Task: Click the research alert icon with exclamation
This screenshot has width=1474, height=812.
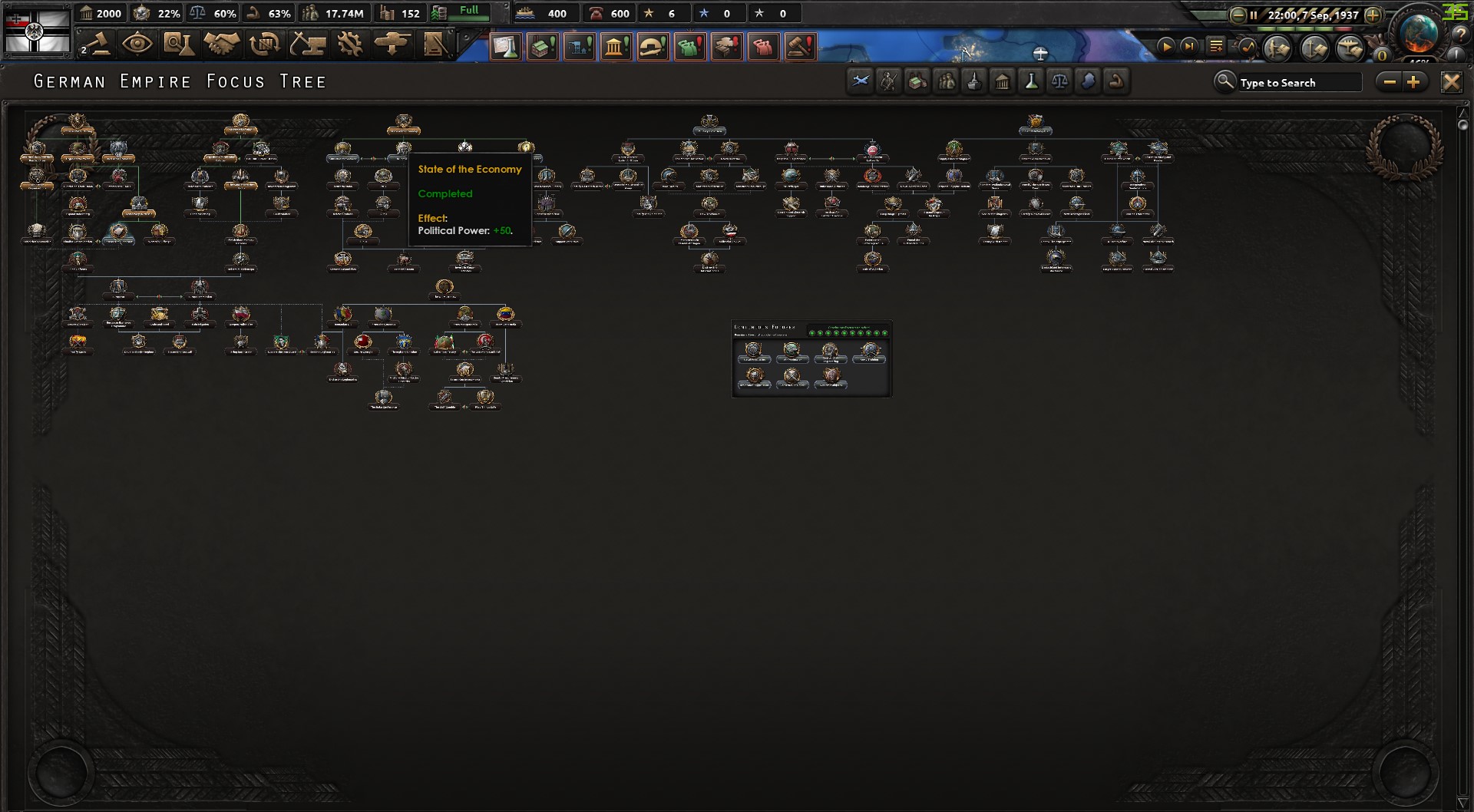Action: tap(507, 46)
